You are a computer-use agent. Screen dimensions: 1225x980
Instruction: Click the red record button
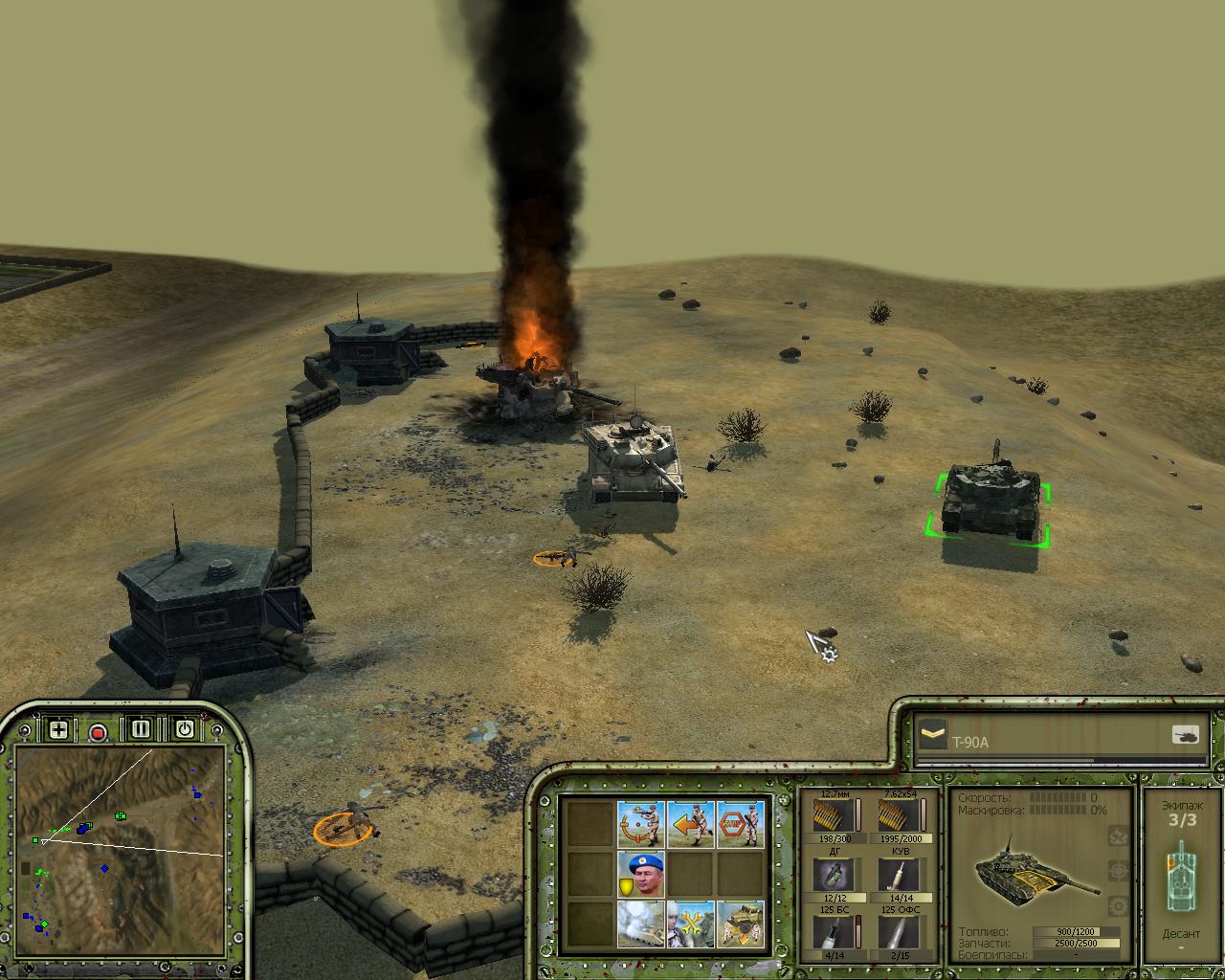[x=98, y=732]
